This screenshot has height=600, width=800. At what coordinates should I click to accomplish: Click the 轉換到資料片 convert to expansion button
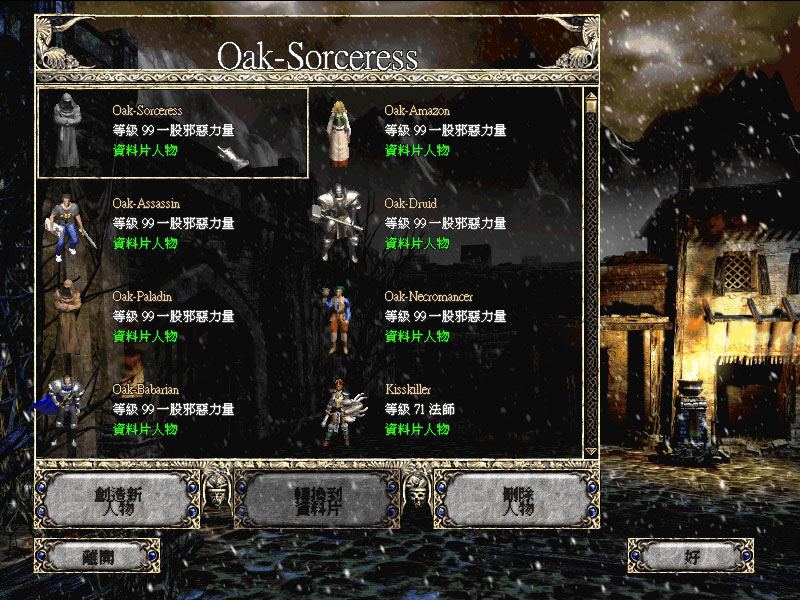[317, 499]
